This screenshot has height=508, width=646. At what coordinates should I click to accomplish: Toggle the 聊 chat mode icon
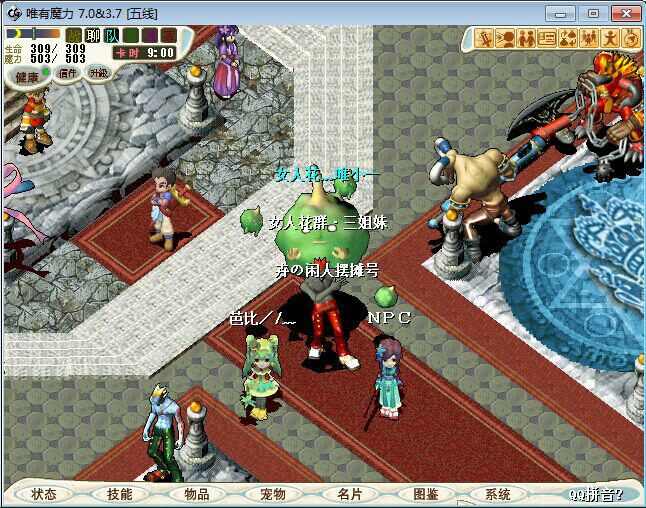pos(93,36)
